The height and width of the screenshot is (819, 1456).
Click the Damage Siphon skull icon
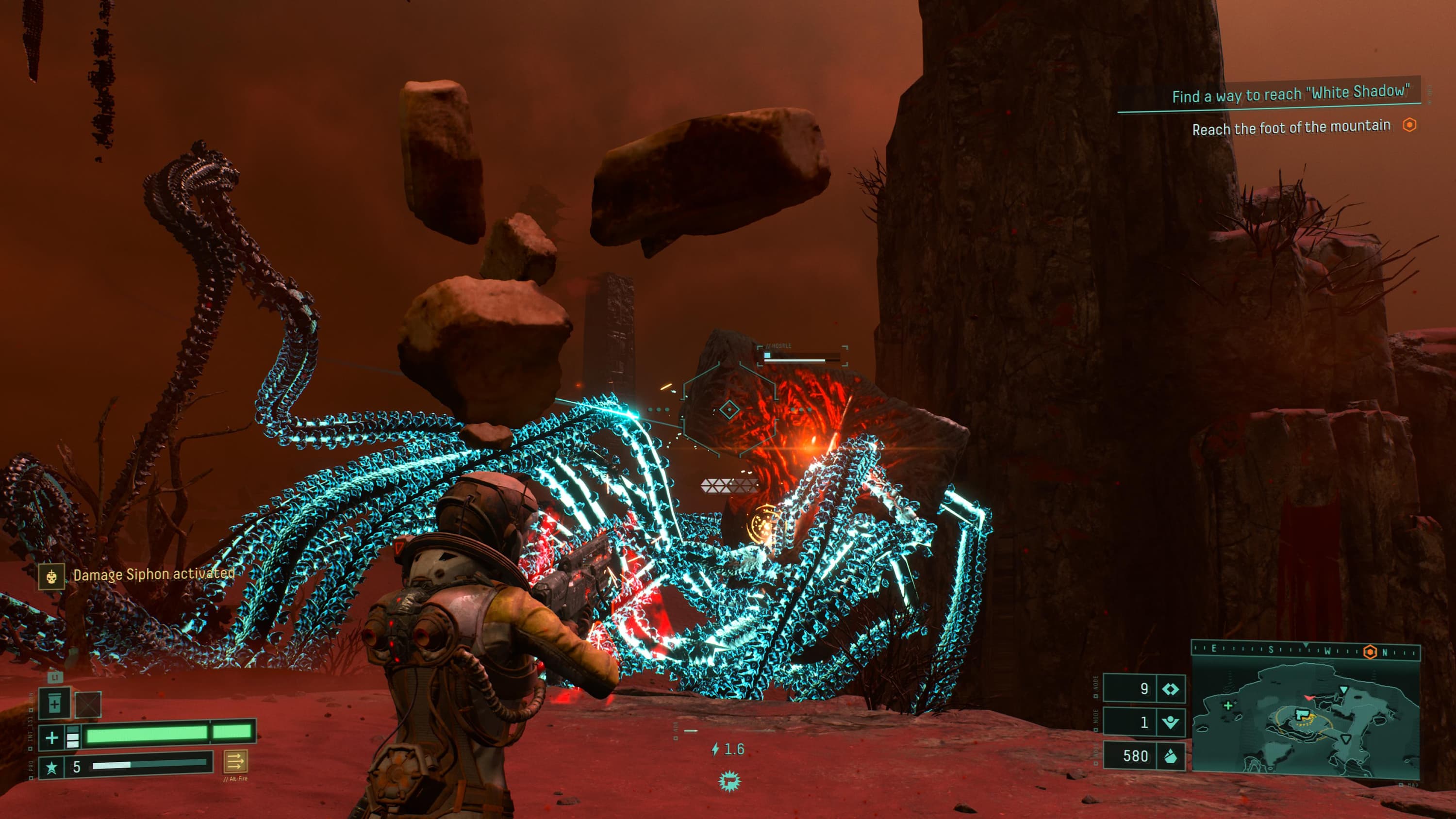pyautogui.click(x=51, y=576)
